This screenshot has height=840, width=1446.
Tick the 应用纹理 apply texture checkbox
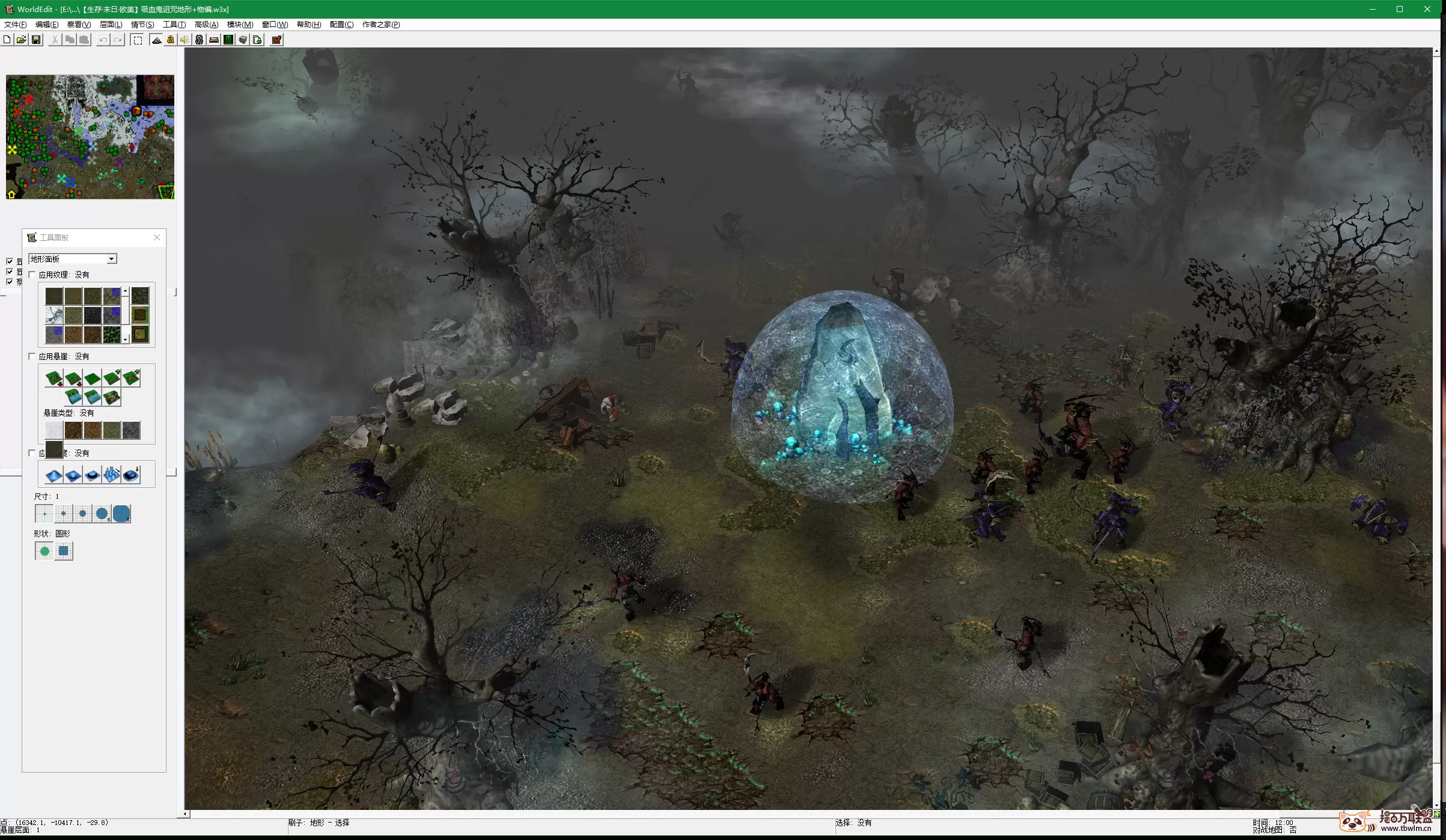coord(32,275)
